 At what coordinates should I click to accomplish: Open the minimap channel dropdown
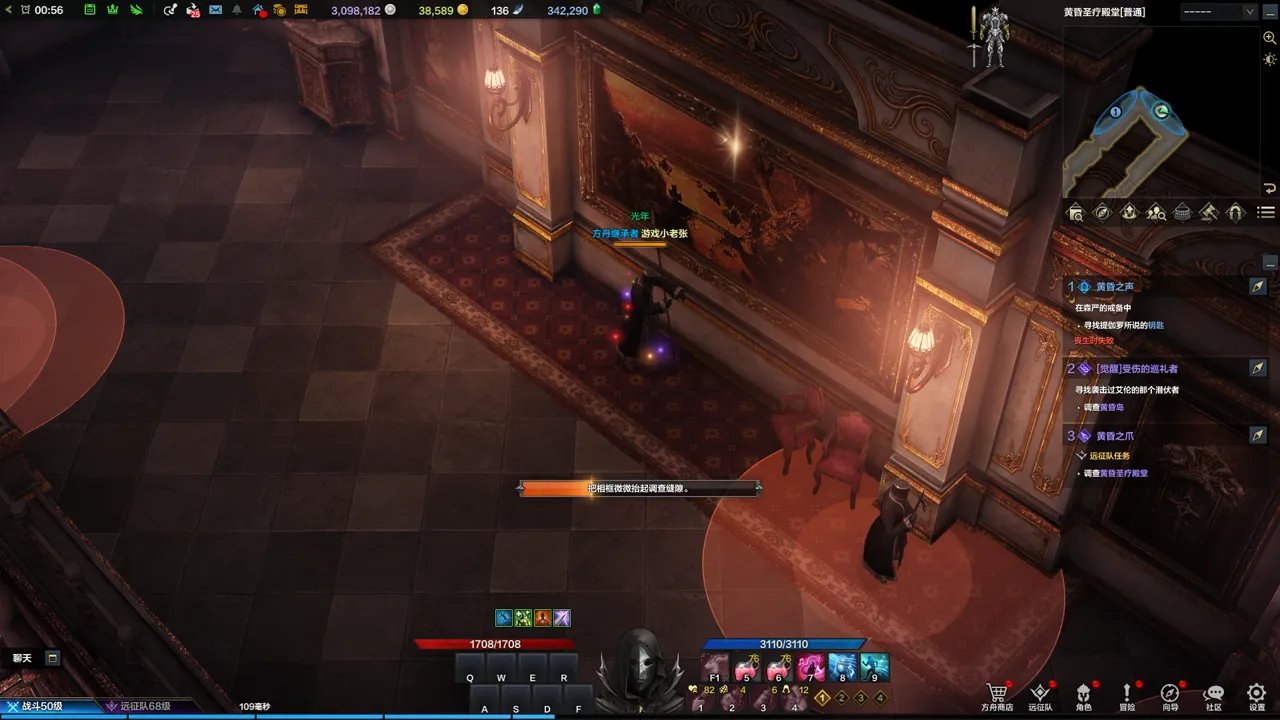click(x=1249, y=12)
